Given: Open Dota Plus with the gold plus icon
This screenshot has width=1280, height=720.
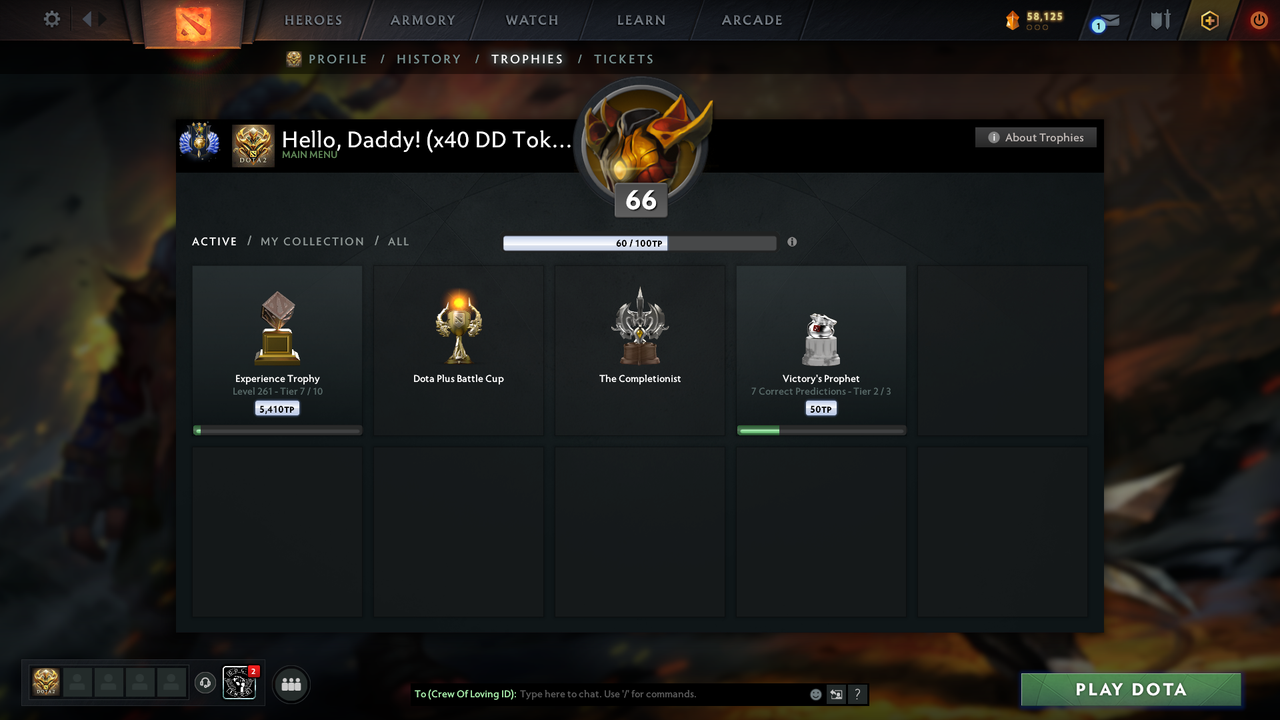Looking at the screenshot, I should click(1209, 20).
